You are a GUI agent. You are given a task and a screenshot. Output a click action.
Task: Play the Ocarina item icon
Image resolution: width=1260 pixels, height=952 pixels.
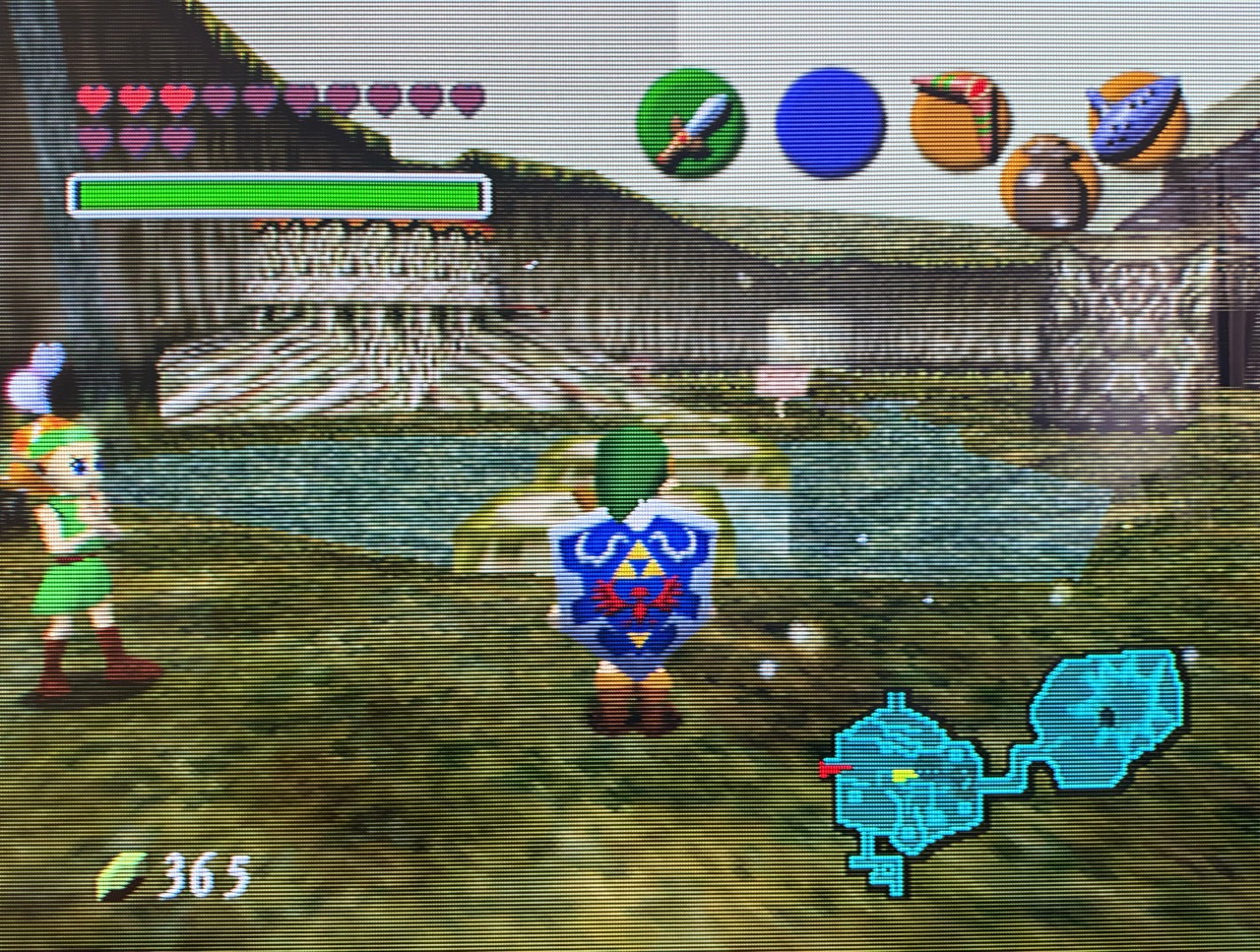click(1137, 120)
